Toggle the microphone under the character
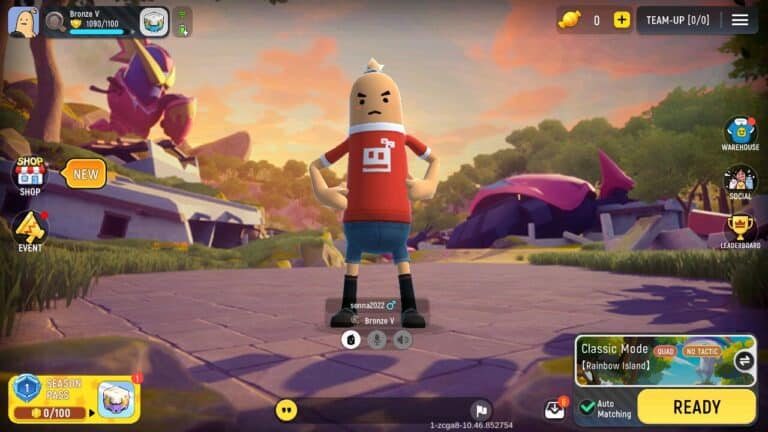768x432 pixels. (377, 340)
